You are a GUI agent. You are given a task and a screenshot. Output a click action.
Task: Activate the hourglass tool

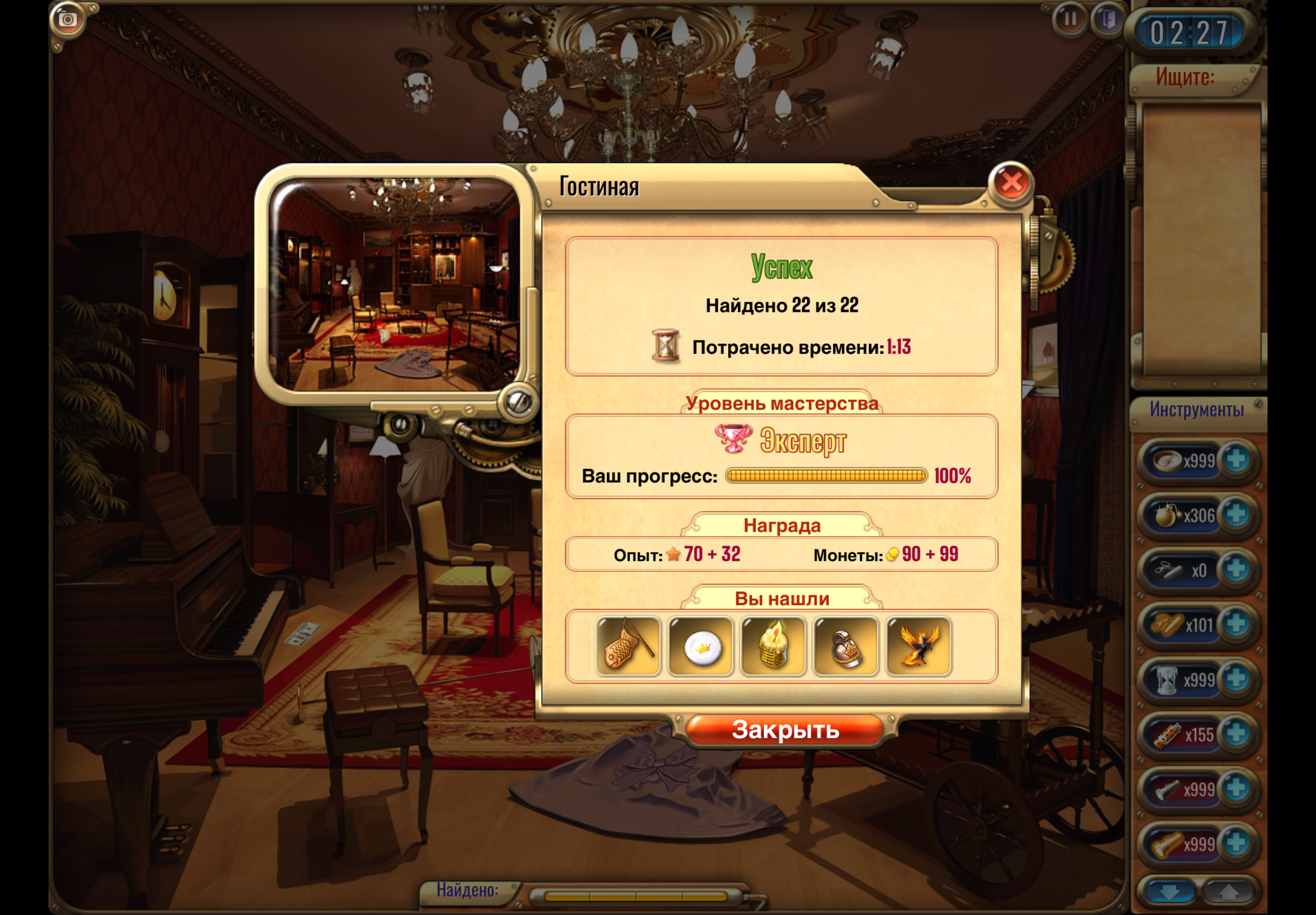click(x=1167, y=680)
